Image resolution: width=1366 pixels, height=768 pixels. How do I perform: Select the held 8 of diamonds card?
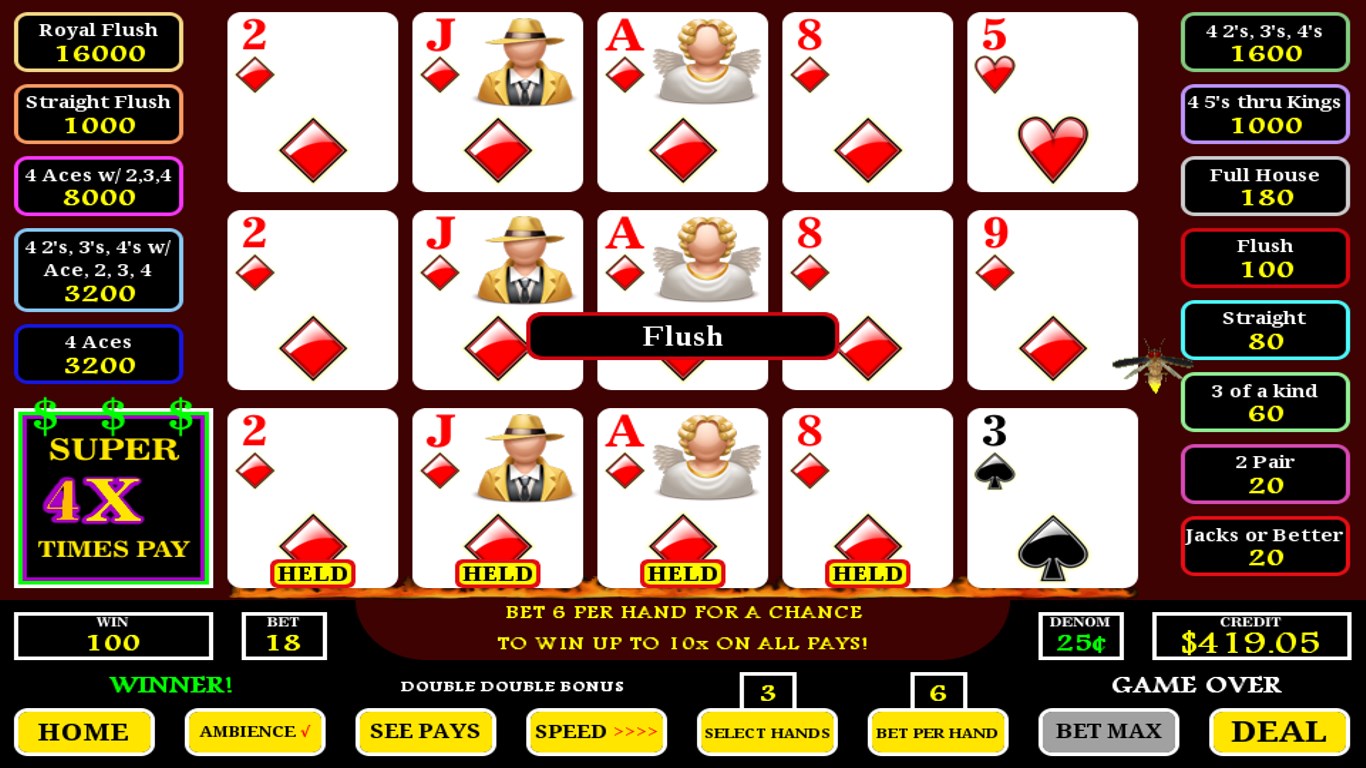point(867,497)
